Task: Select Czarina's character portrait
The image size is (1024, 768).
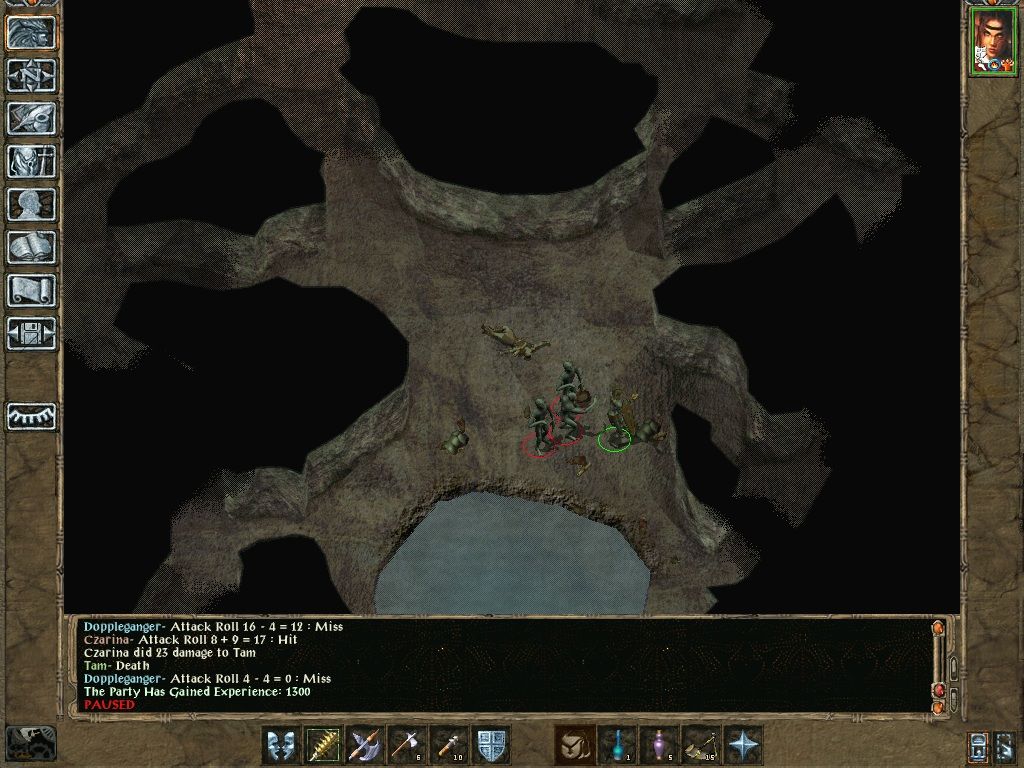Action: coord(992,42)
